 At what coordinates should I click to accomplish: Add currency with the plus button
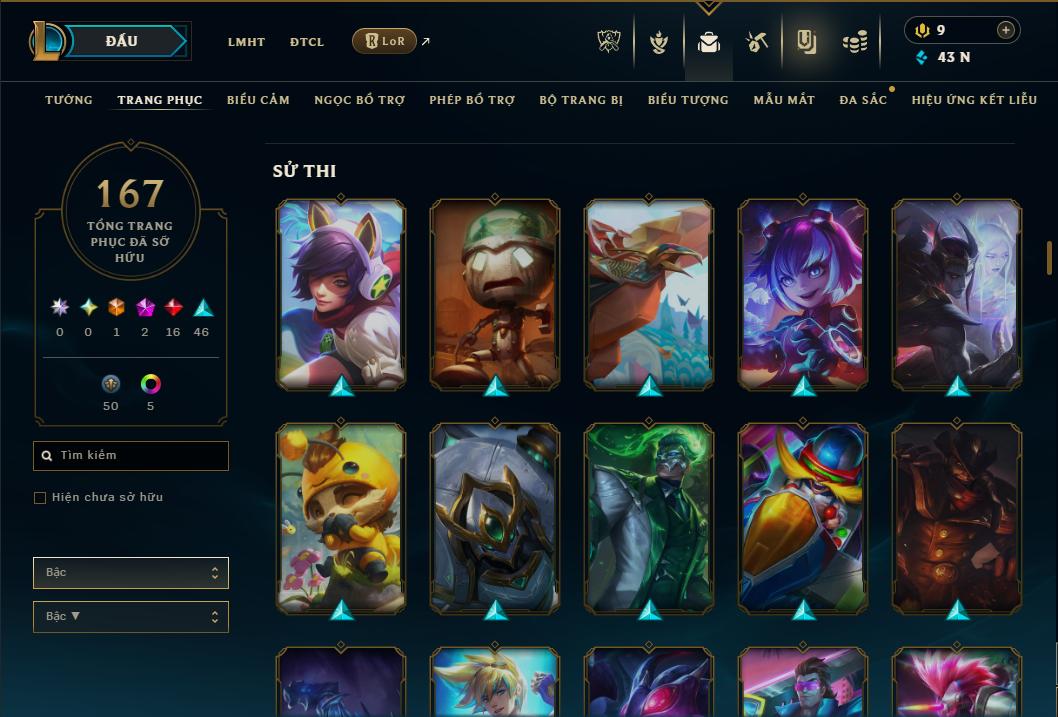(x=1006, y=30)
